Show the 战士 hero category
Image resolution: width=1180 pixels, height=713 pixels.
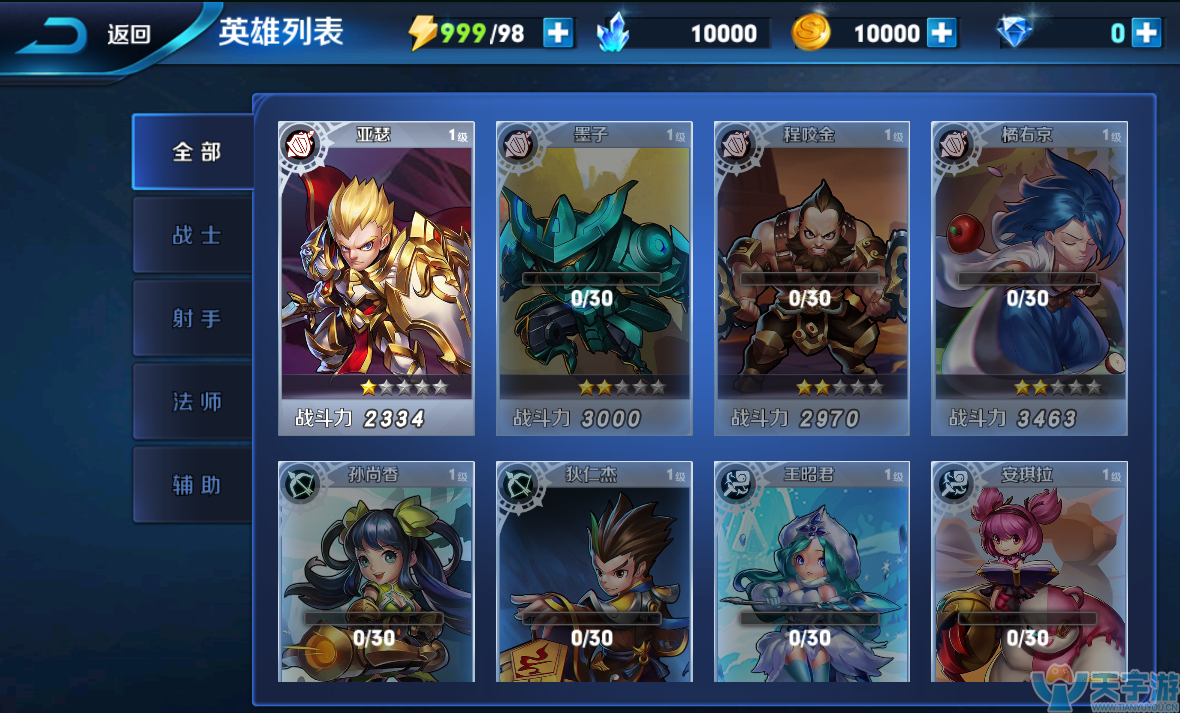195,235
